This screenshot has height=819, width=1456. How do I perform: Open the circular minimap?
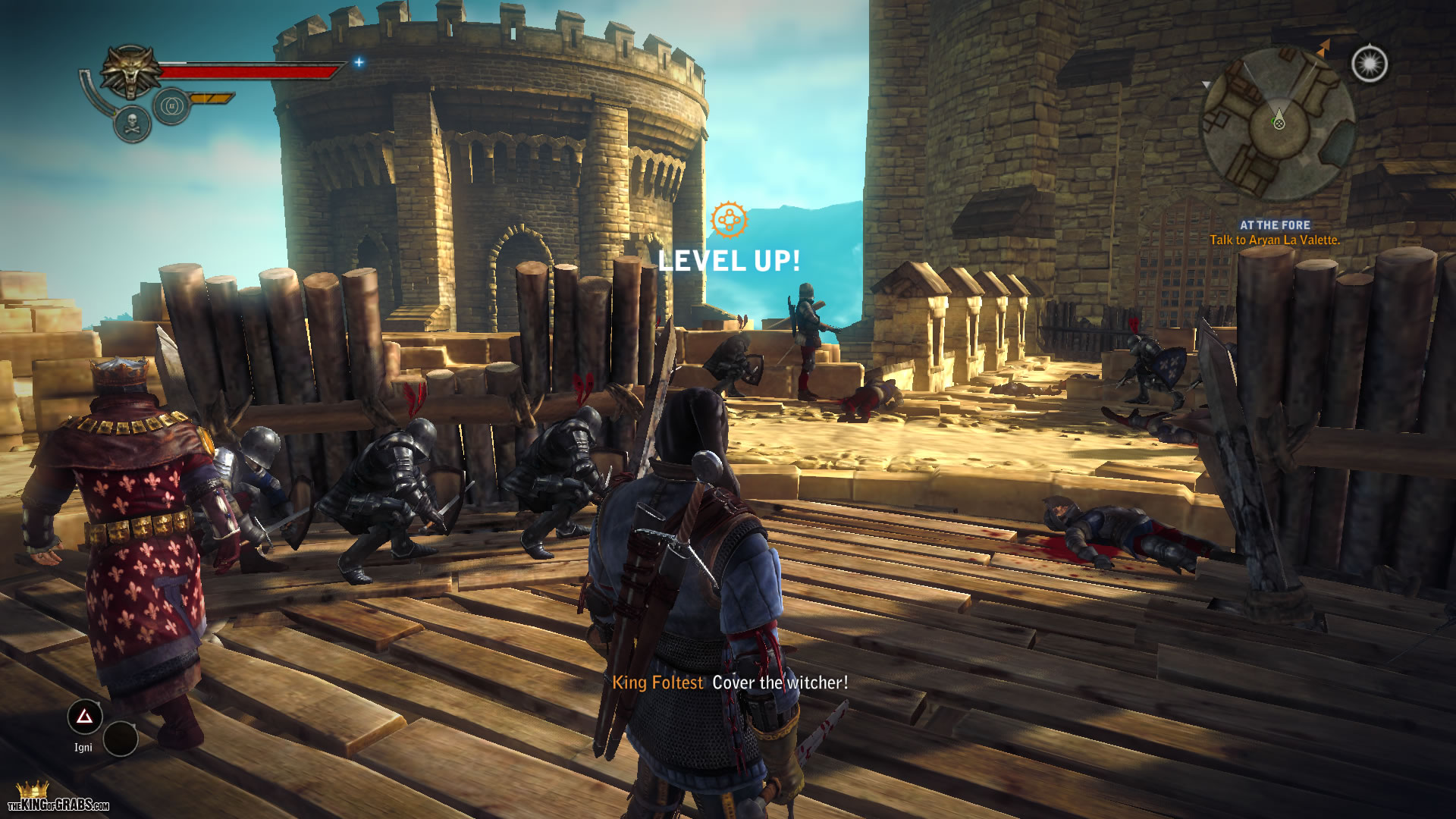click(1279, 124)
